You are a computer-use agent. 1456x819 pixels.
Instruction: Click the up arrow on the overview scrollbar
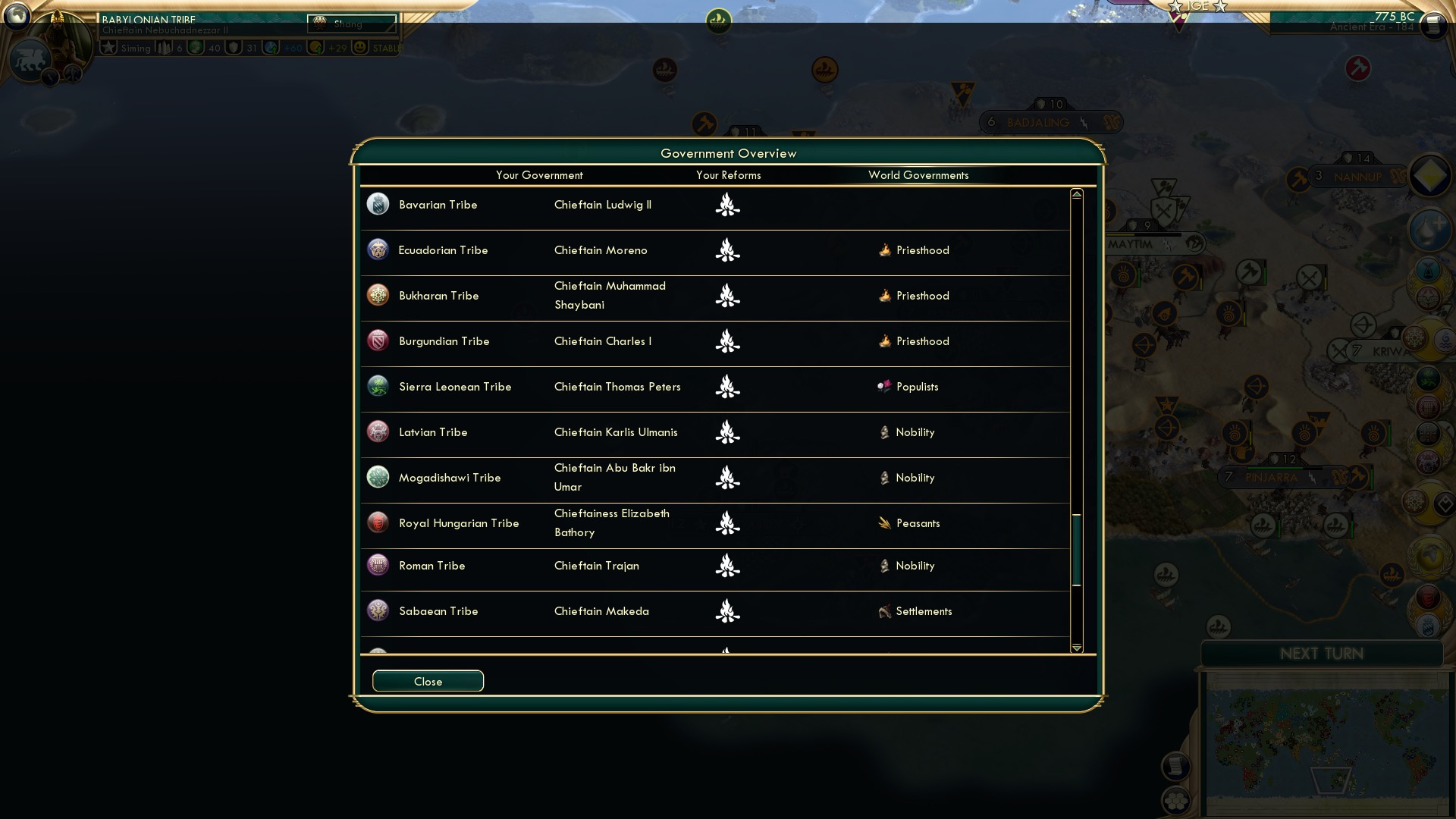(1077, 193)
